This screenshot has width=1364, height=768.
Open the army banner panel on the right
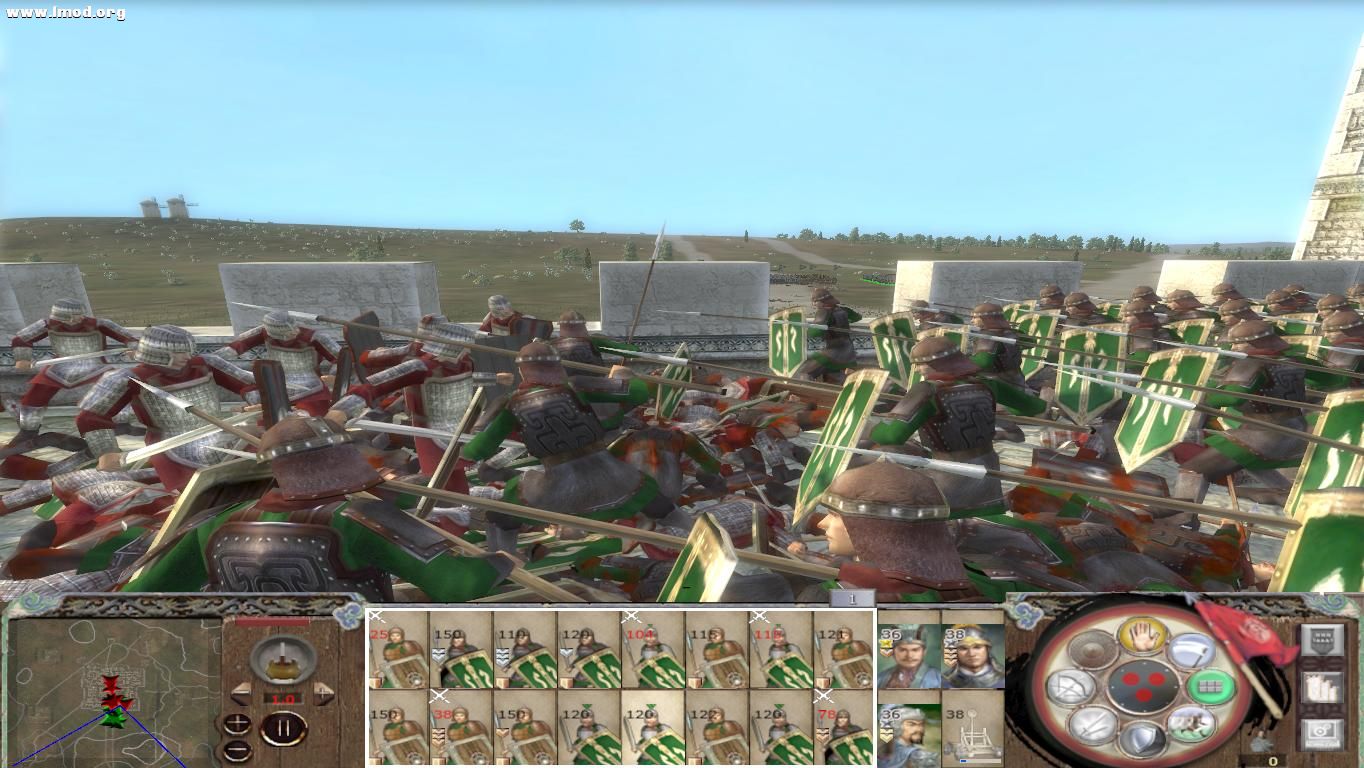[1323, 639]
